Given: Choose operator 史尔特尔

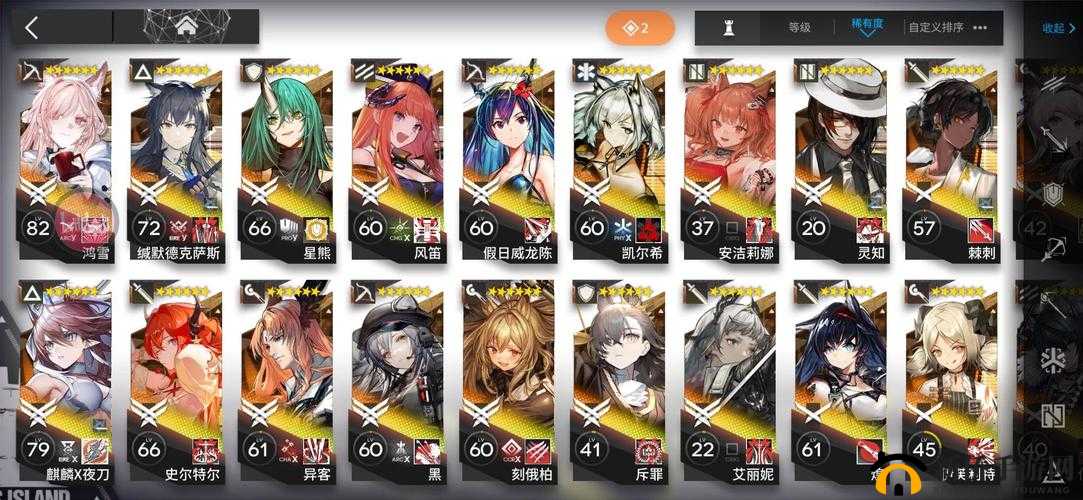Looking at the screenshot, I should tap(176, 380).
